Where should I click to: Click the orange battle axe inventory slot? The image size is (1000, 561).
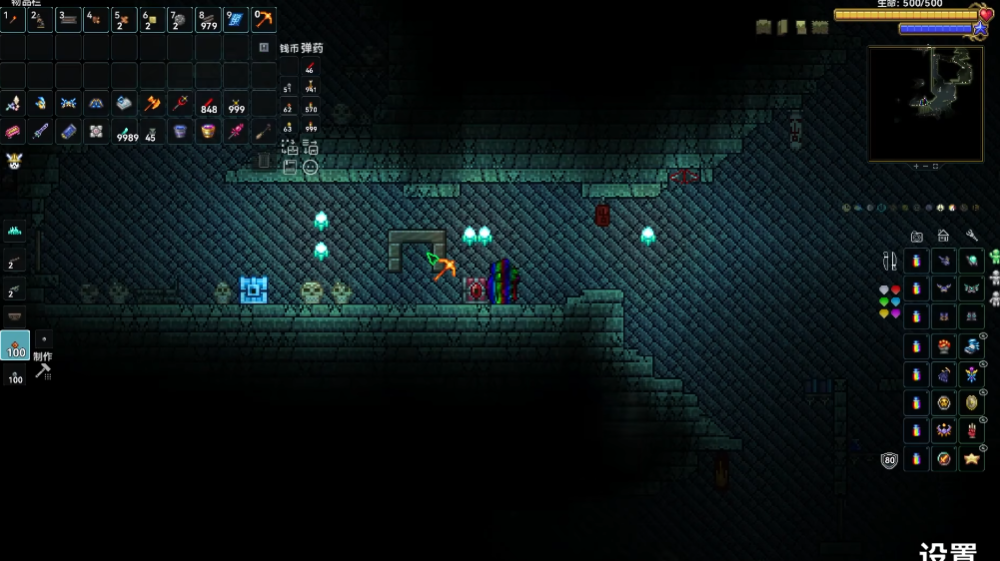tap(152, 103)
